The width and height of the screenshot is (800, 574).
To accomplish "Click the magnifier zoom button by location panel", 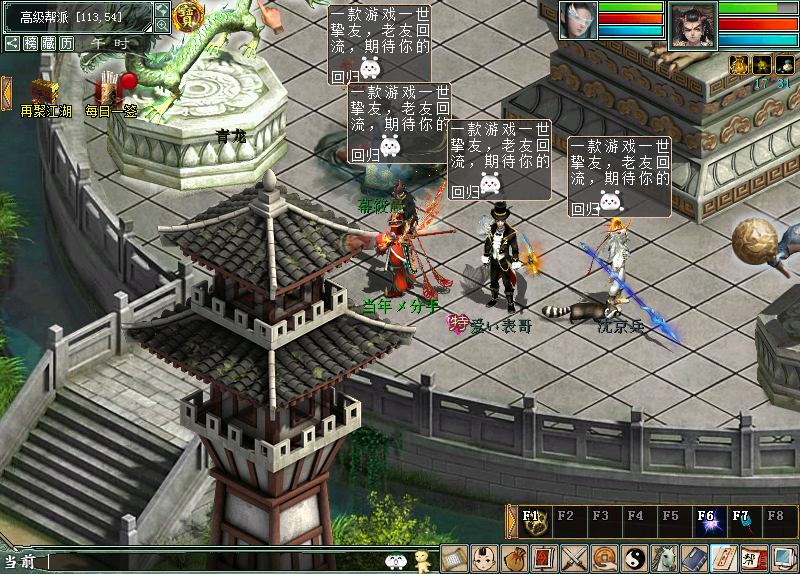I will [162, 25].
